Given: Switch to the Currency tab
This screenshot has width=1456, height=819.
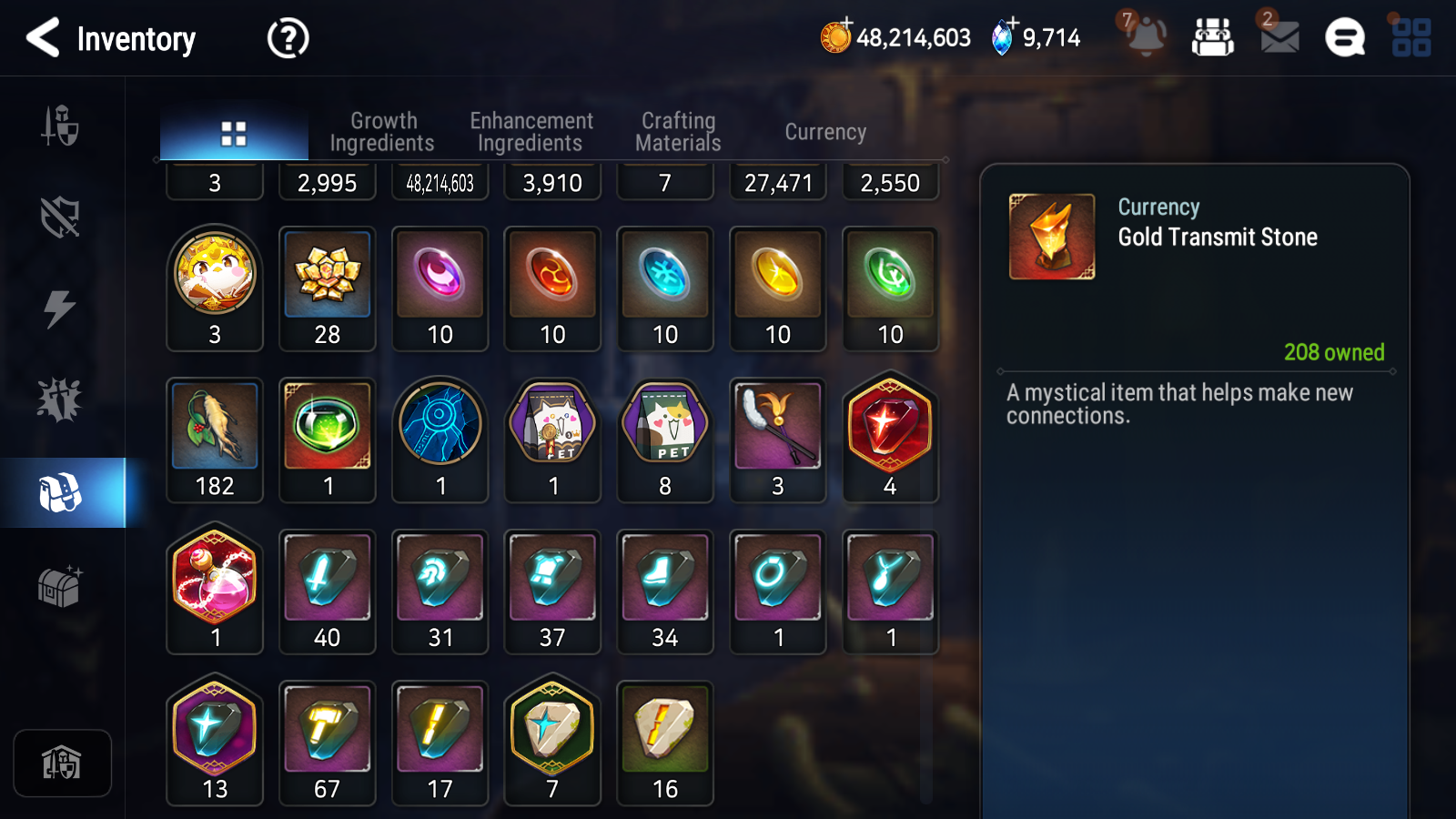Looking at the screenshot, I should click(824, 132).
